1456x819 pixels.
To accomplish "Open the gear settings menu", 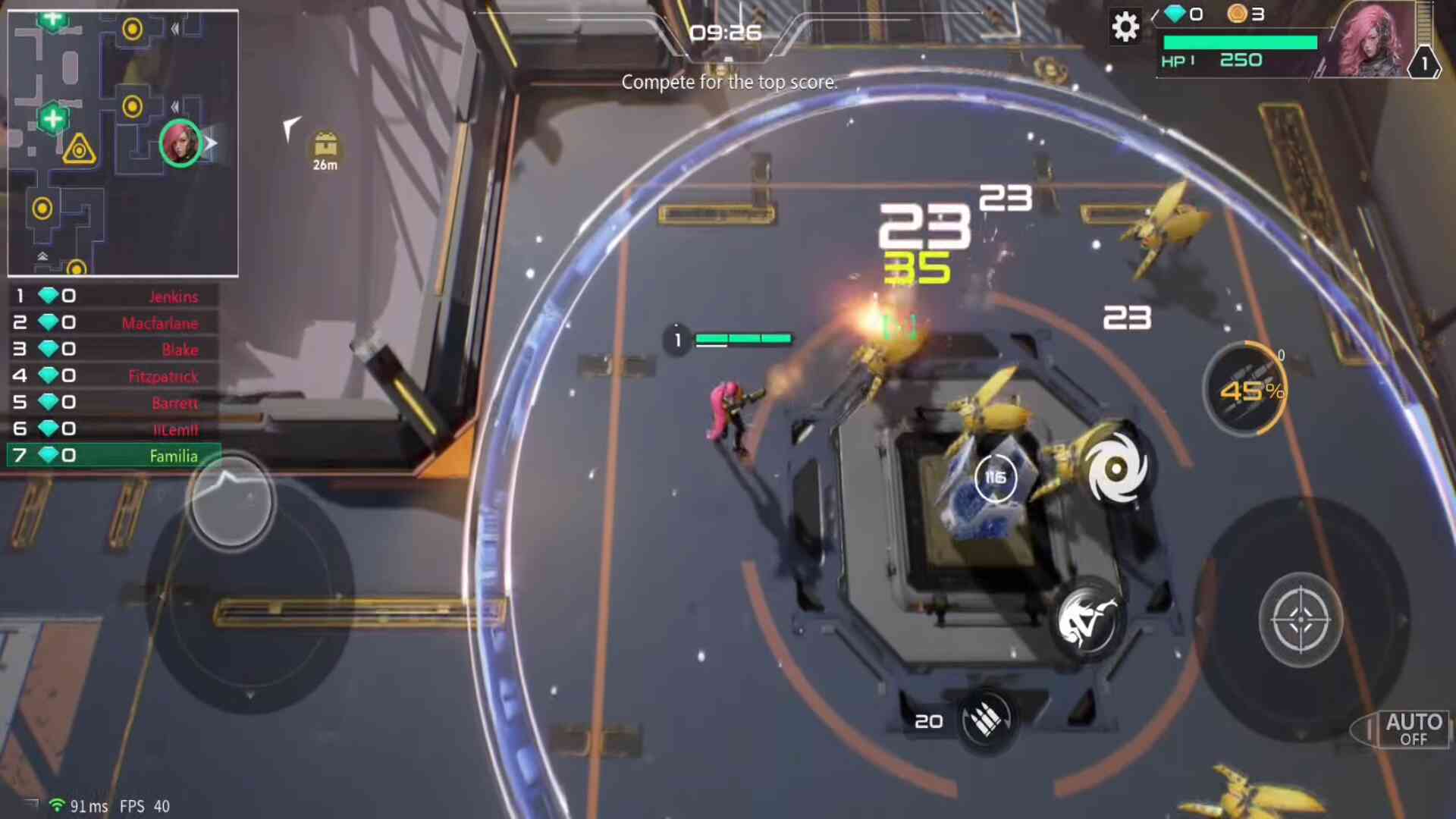I will tap(1125, 27).
